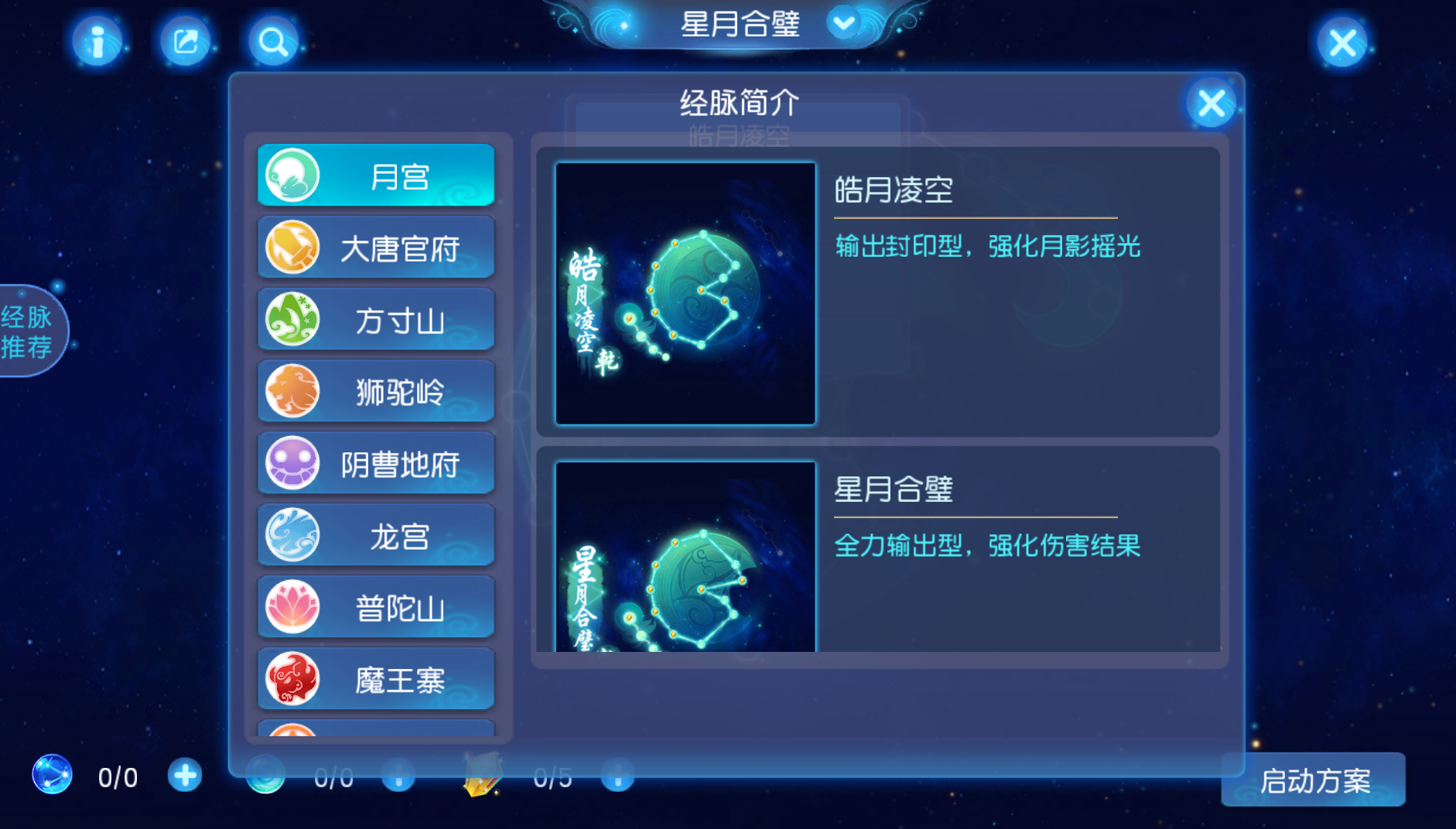1456x829 pixels.
Task: Close the 经脉简介 panel
Action: (1211, 102)
